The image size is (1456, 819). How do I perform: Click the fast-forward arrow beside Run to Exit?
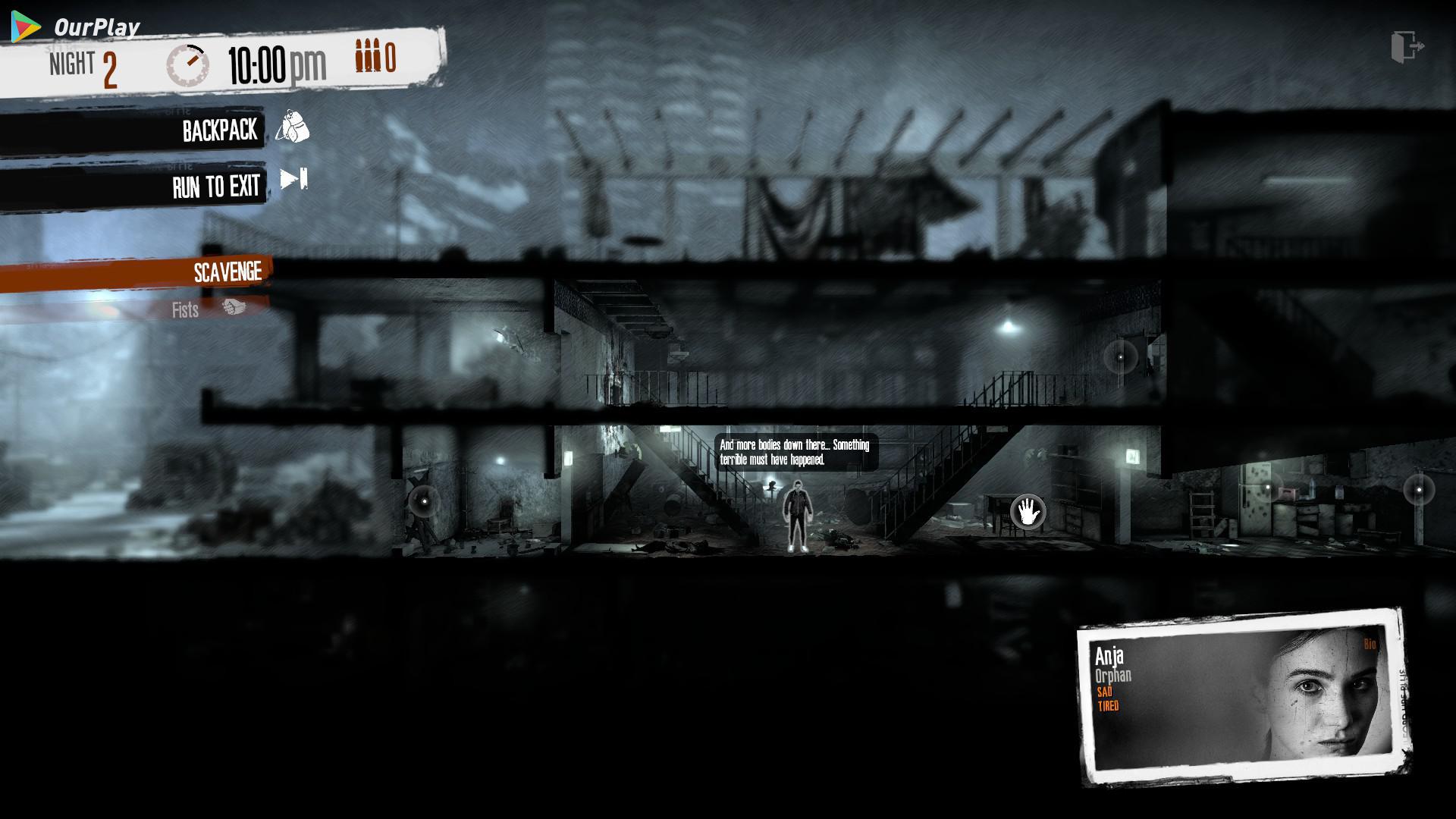pos(293,179)
